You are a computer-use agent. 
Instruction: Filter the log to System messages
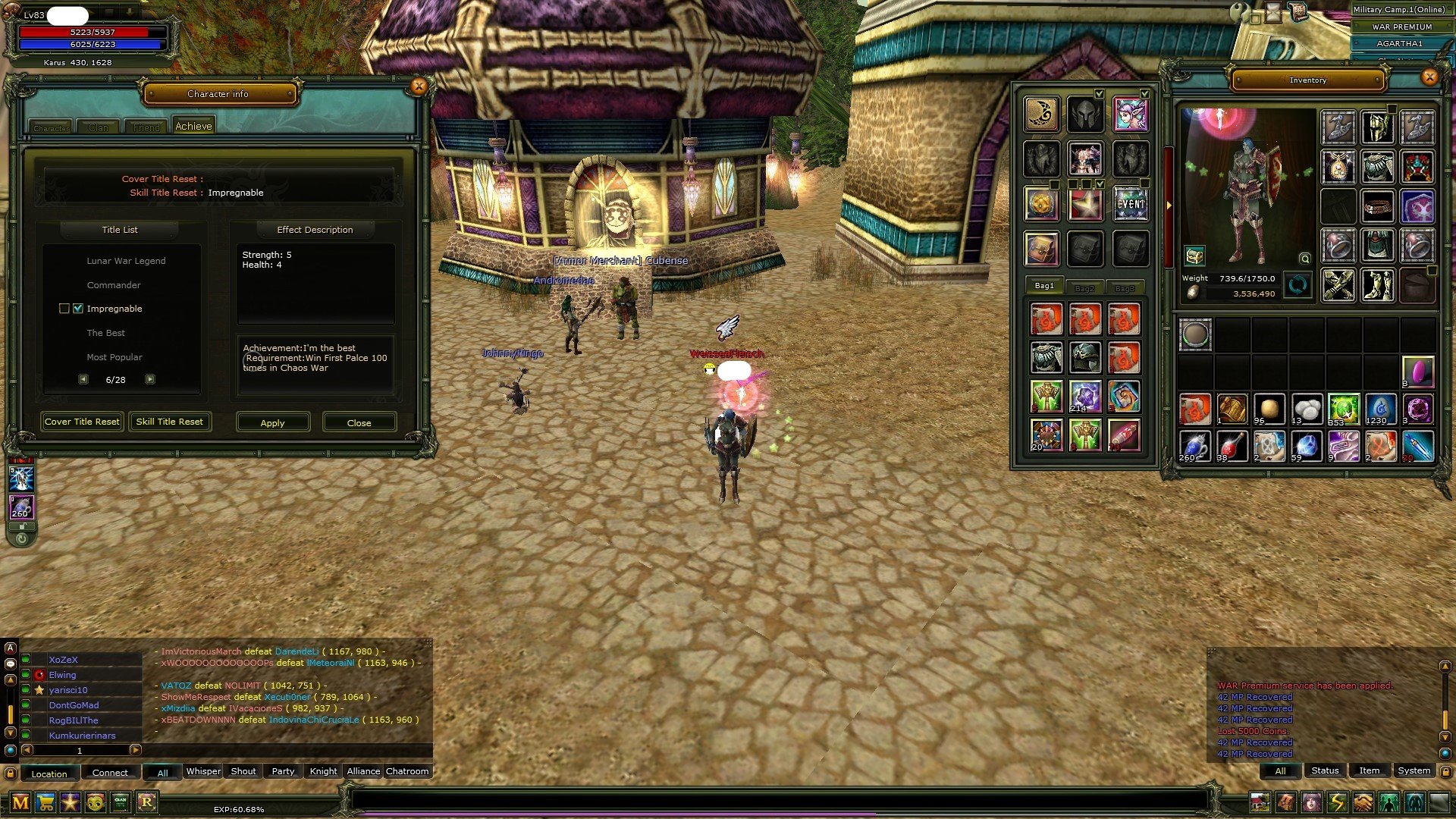point(1414,770)
